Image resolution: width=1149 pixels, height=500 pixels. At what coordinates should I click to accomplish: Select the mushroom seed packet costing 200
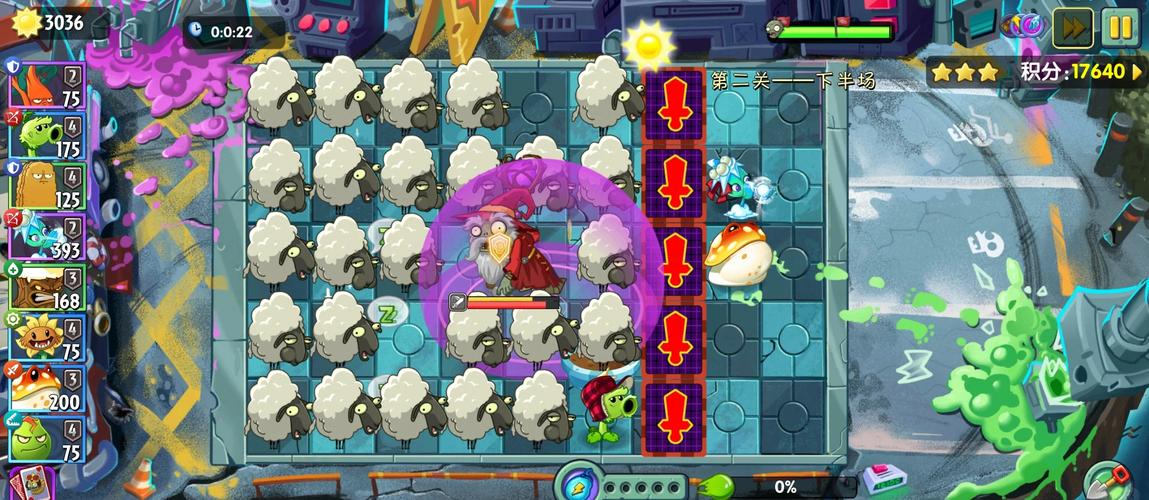47,388
